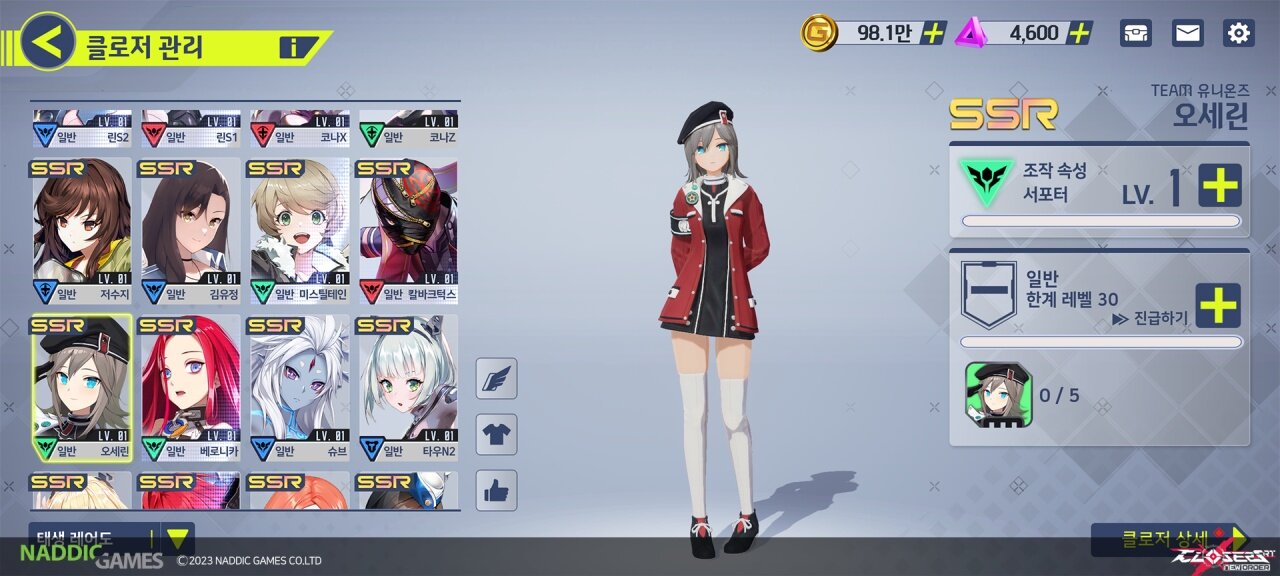
Task: Open the costume shirt icon button
Action: point(497,434)
